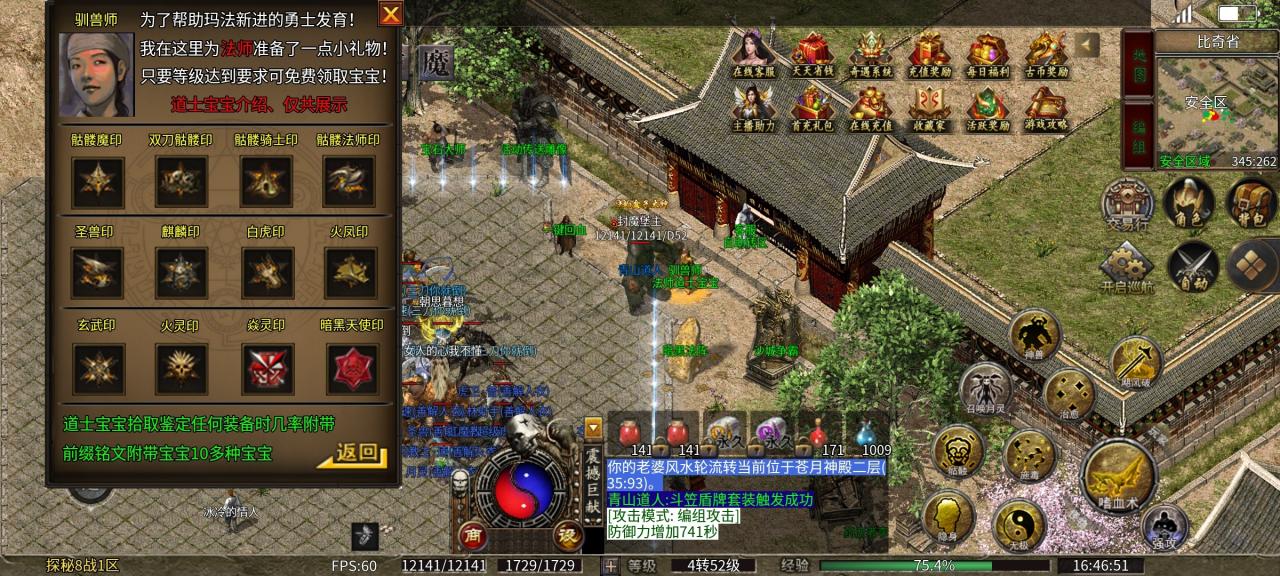Open the 每日福利 daily benefits chest
This screenshot has width=1280, height=576.
[987, 55]
